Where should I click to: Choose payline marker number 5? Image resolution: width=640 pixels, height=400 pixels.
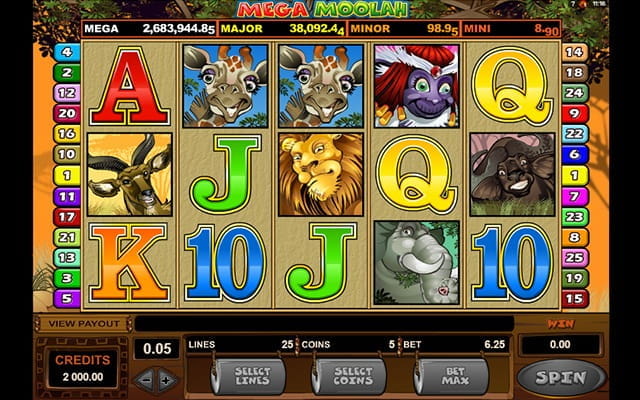click(68, 298)
